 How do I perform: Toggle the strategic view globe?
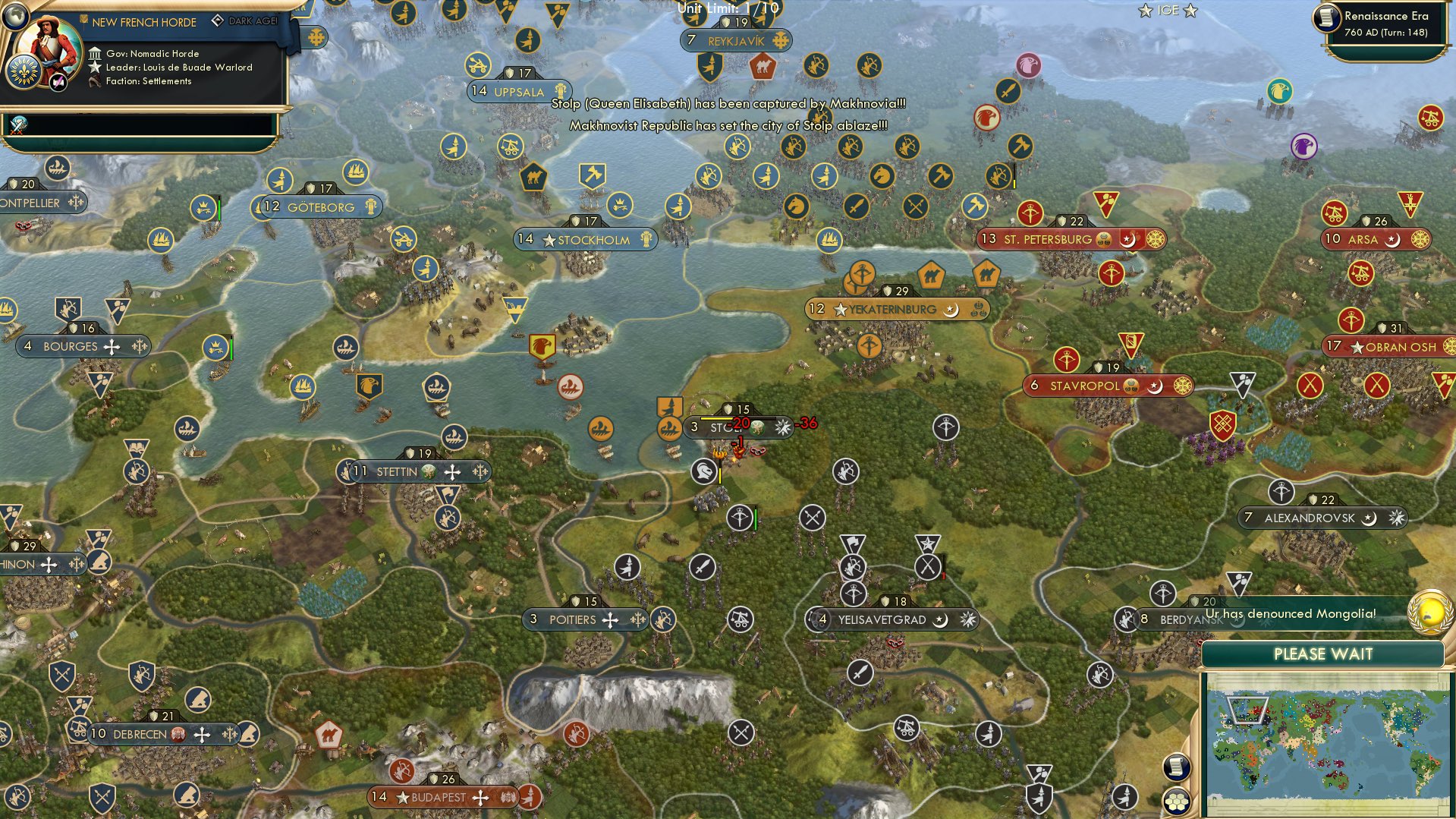click(14, 16)
